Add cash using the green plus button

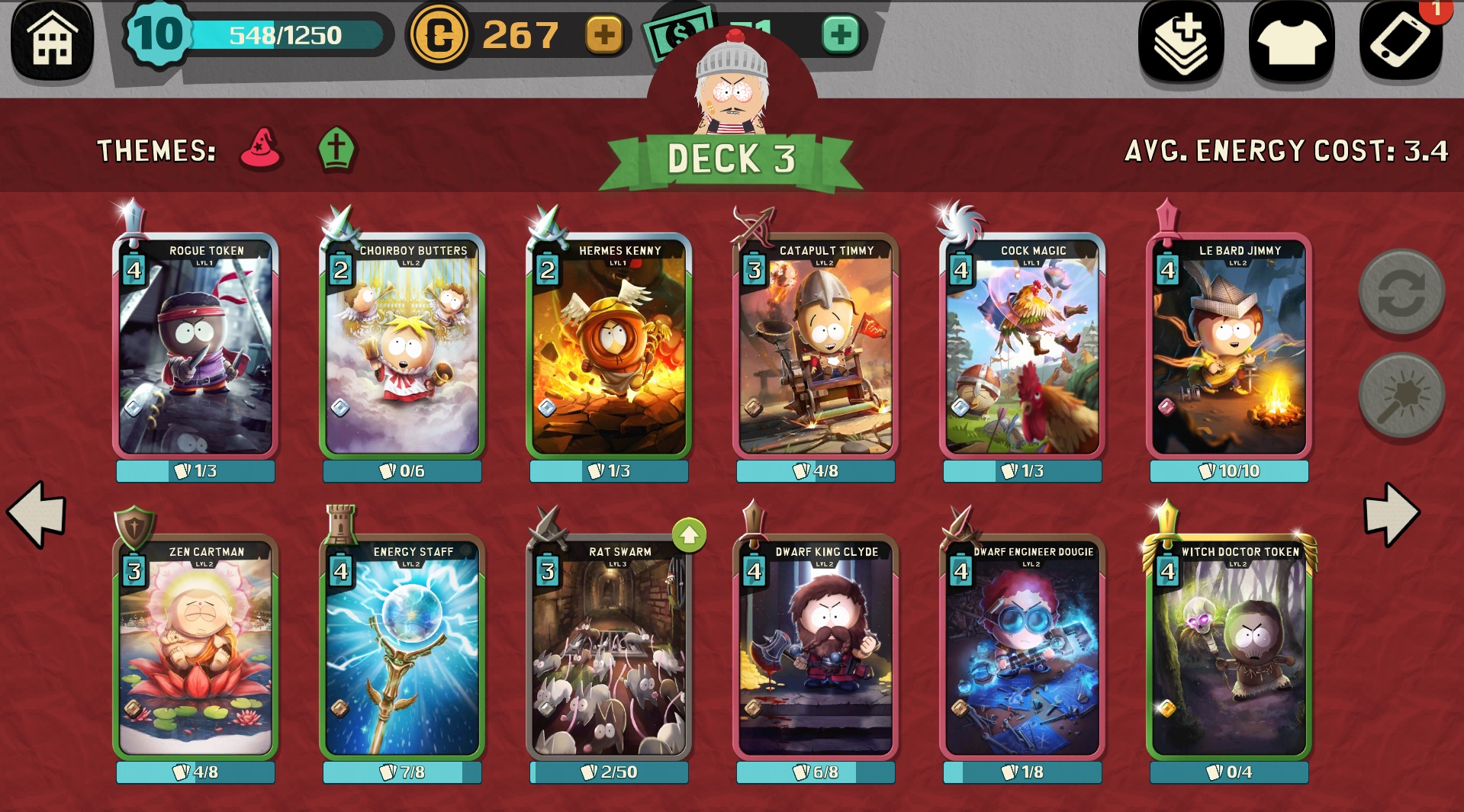click(x=841, y=35)
